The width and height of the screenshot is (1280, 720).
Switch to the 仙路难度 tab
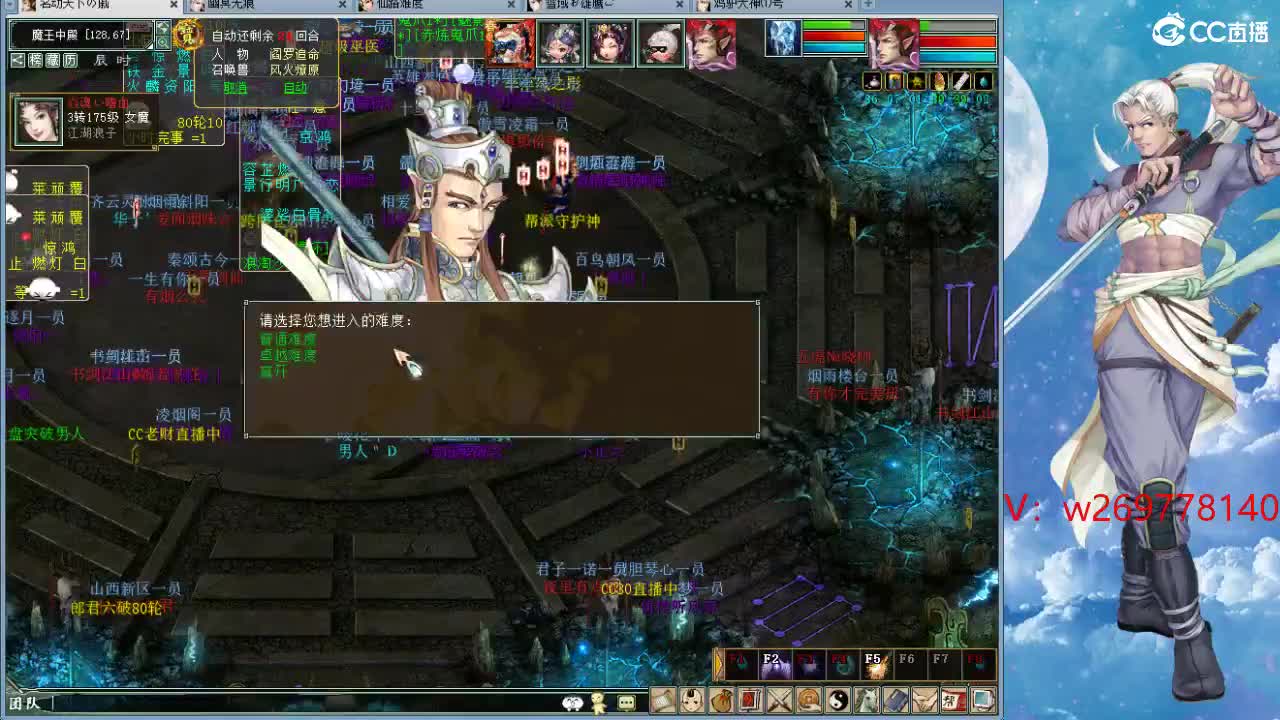pyautogui.click(x=400, y=5)
